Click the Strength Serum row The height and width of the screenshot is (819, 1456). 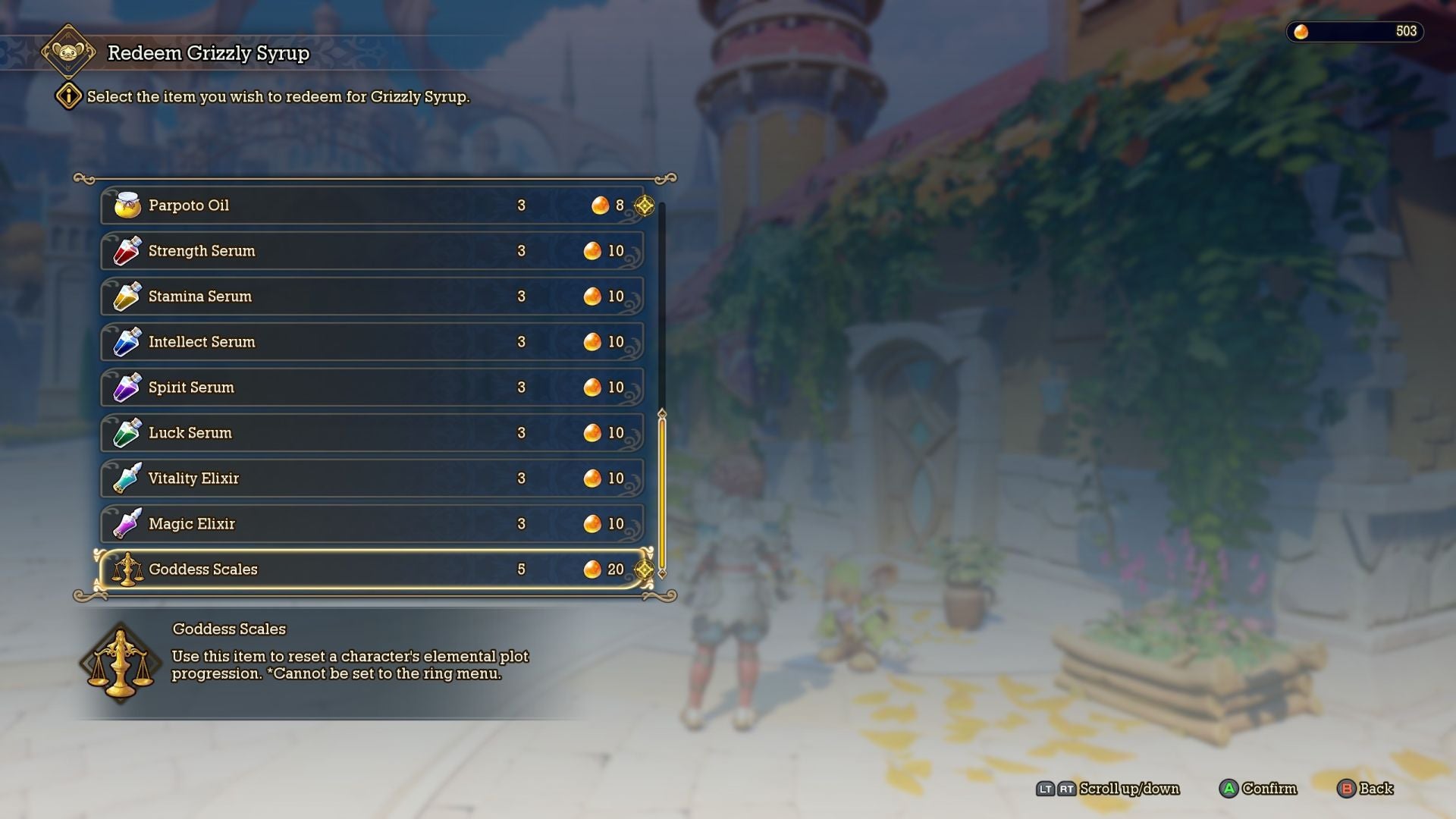pyautogui.click(x=372, y=250)
